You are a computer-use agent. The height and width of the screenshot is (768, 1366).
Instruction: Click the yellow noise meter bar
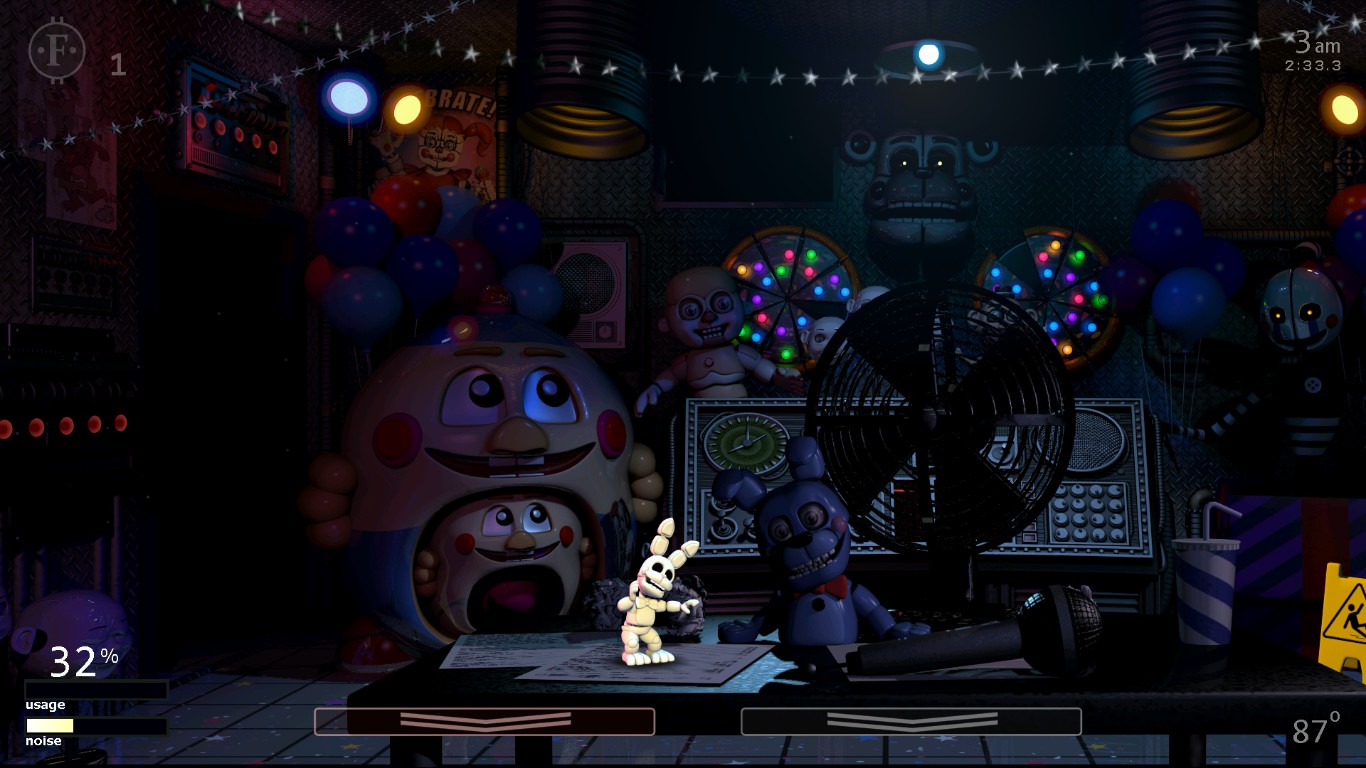[48, 724]
